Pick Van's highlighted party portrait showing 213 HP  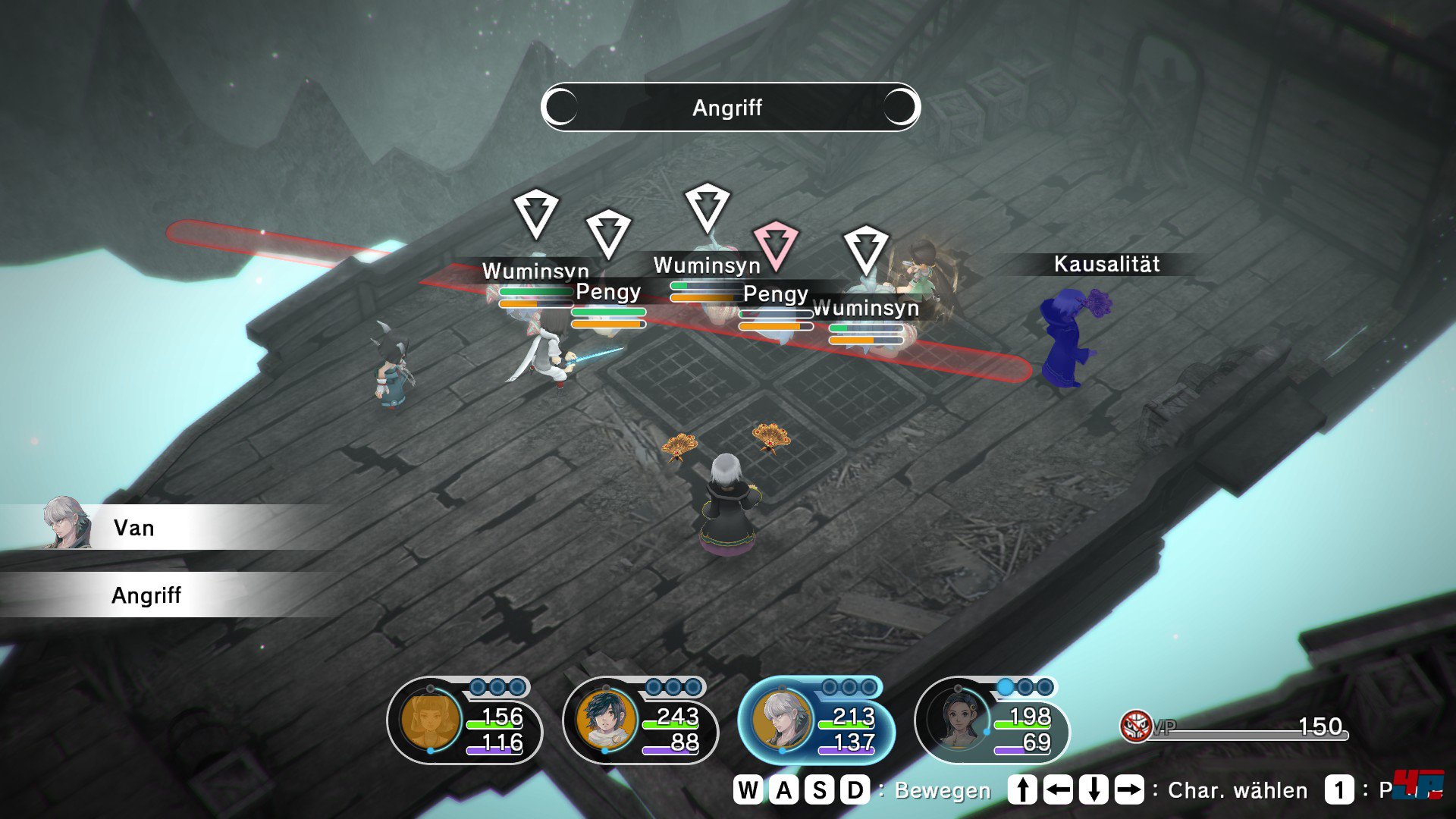coord(782,719)
